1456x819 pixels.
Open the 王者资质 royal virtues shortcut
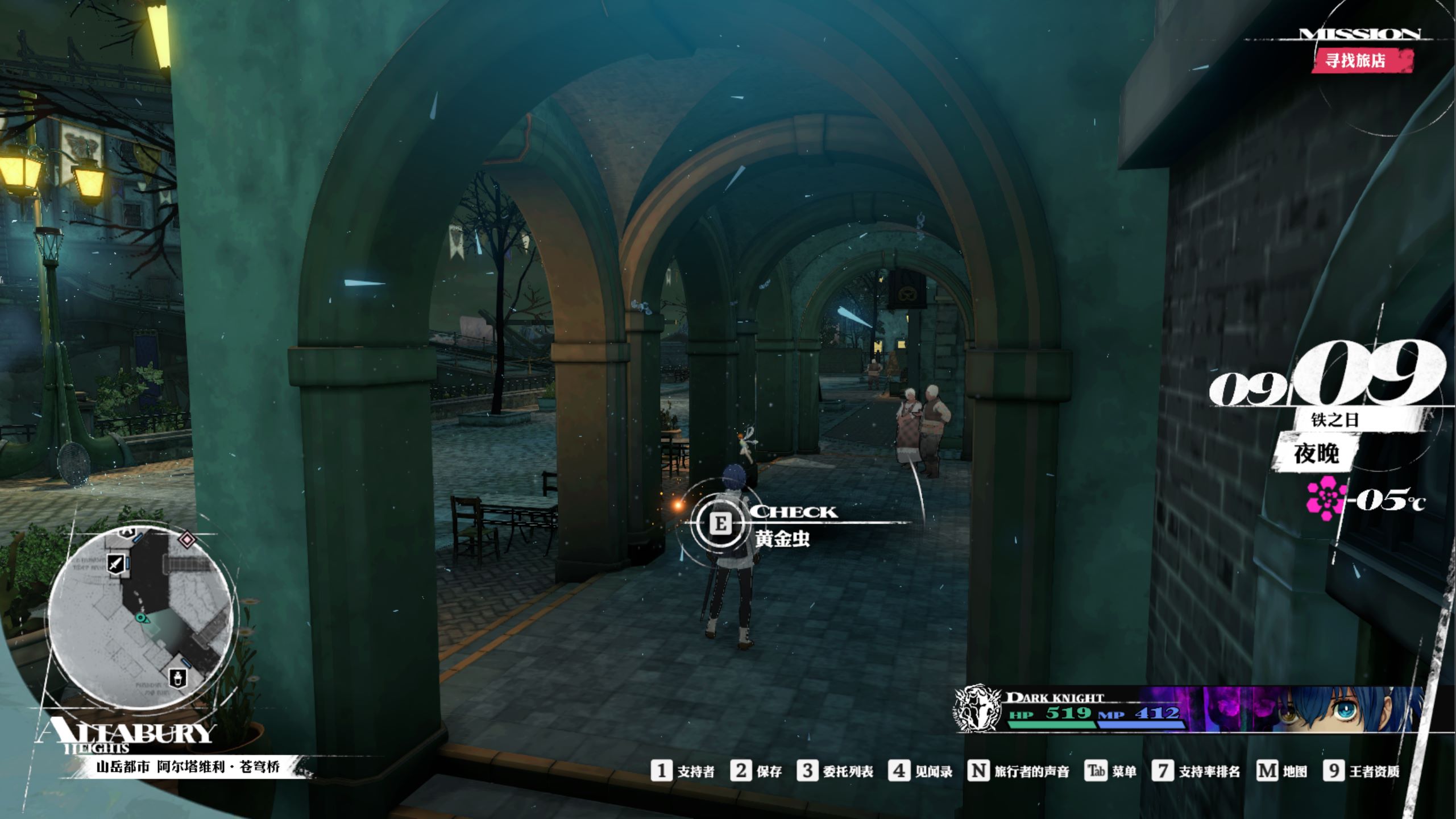[x=1362, y=771]
